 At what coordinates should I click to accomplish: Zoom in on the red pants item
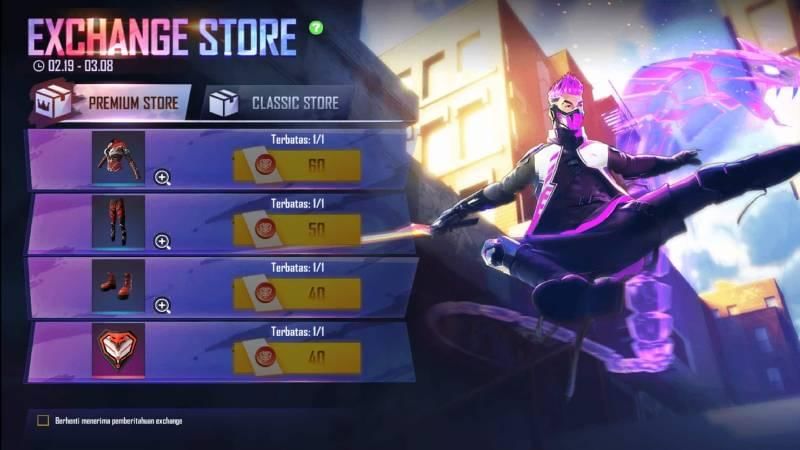162,241
